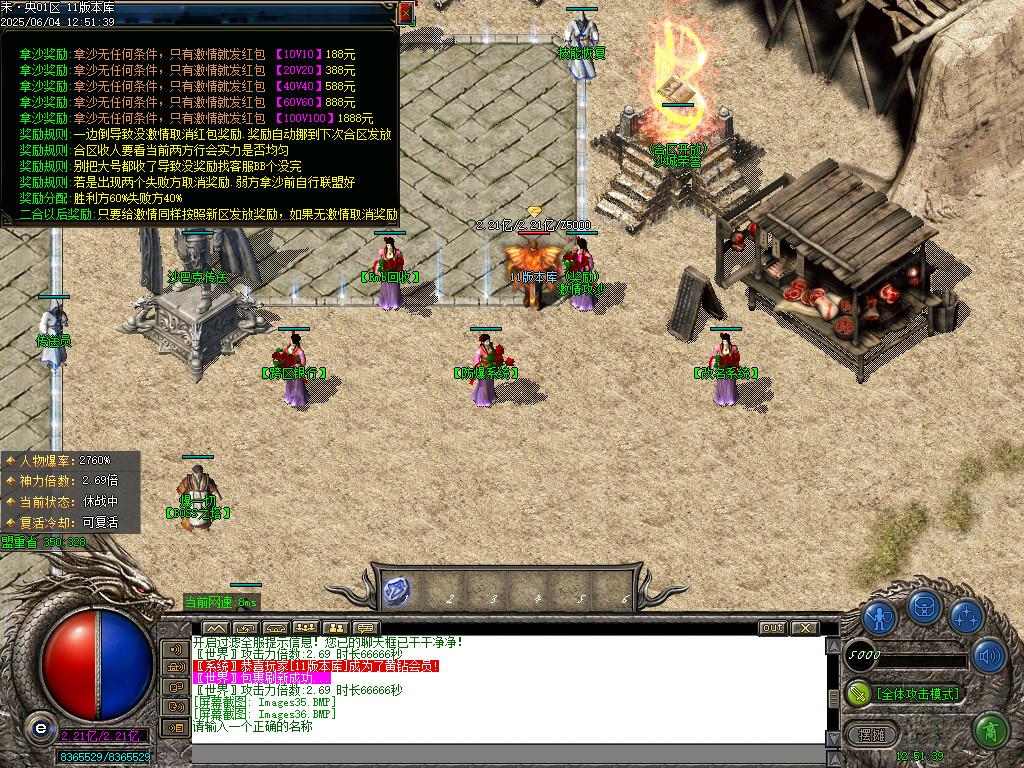Click the chat window 'out' button

[772, 628]
